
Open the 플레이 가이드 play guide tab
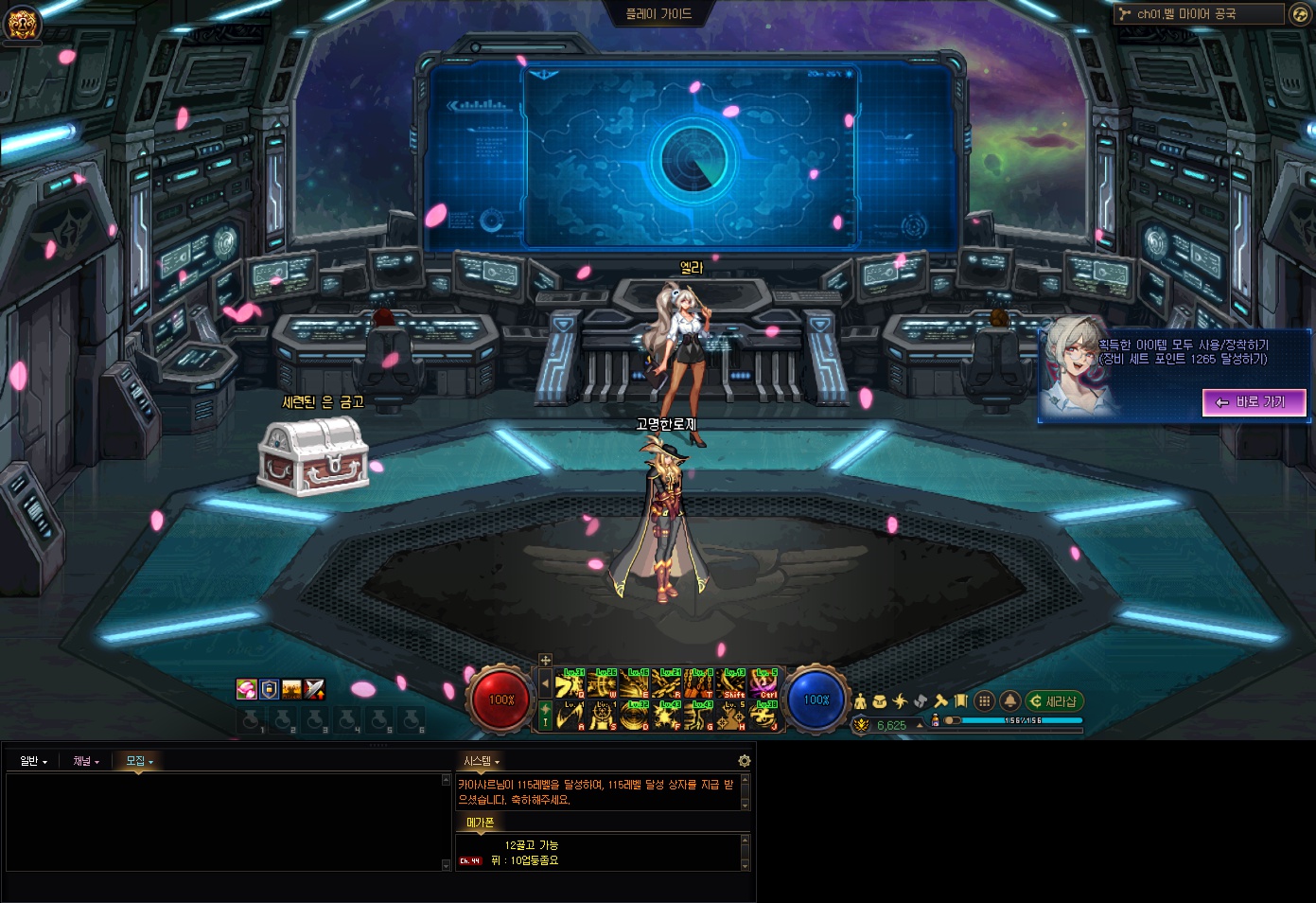click(658, 14)
